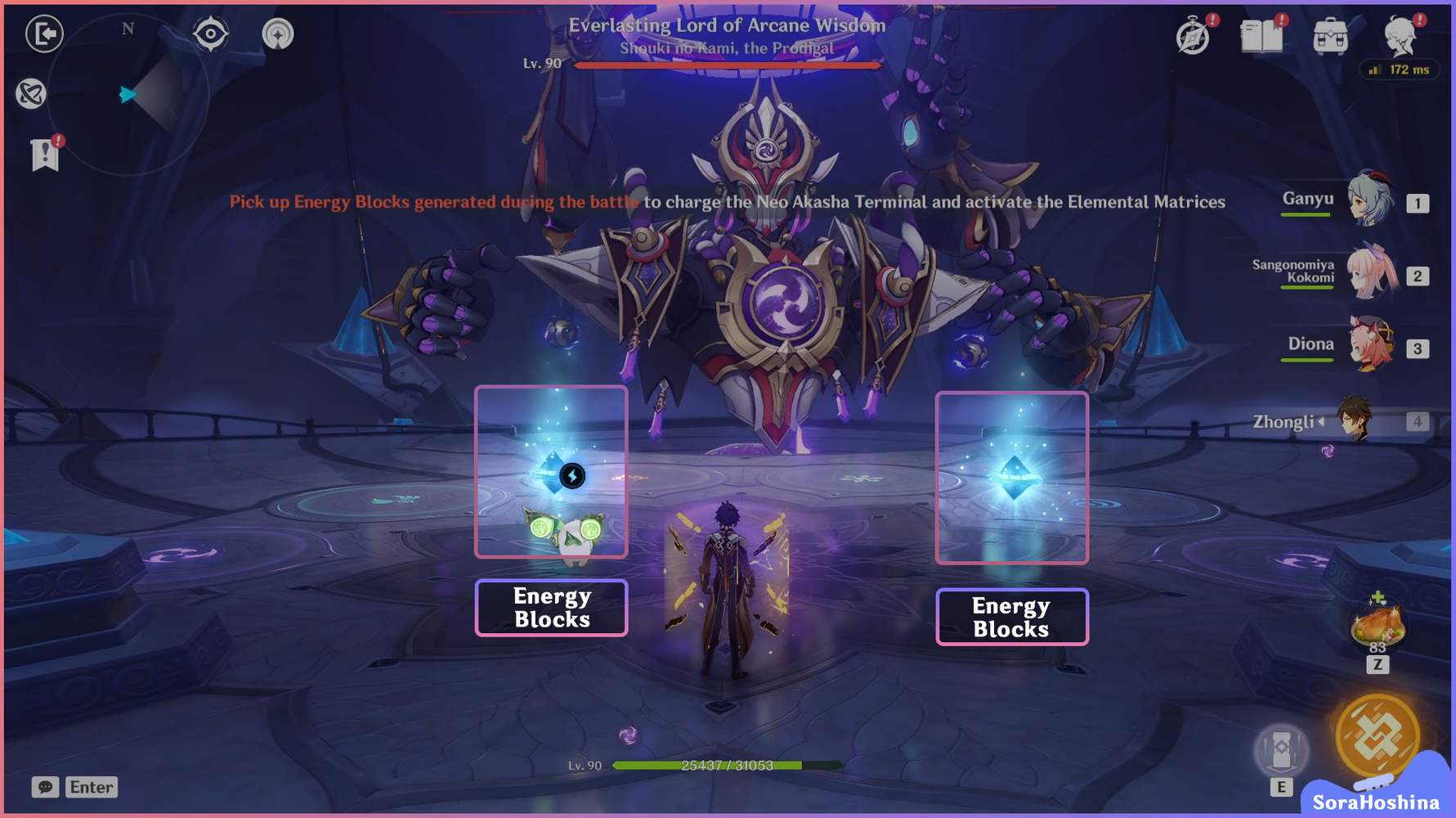This screenshot has height=818, width=1456.
Task: Click the 172 ms ping indicator
Action: pyautogui.click(x=1398, y=70)
